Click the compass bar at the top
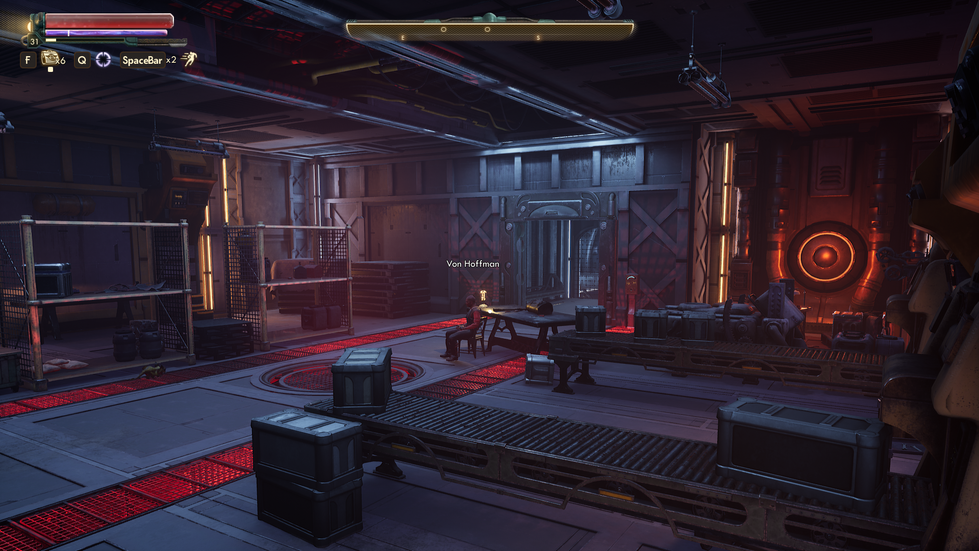 490,30
